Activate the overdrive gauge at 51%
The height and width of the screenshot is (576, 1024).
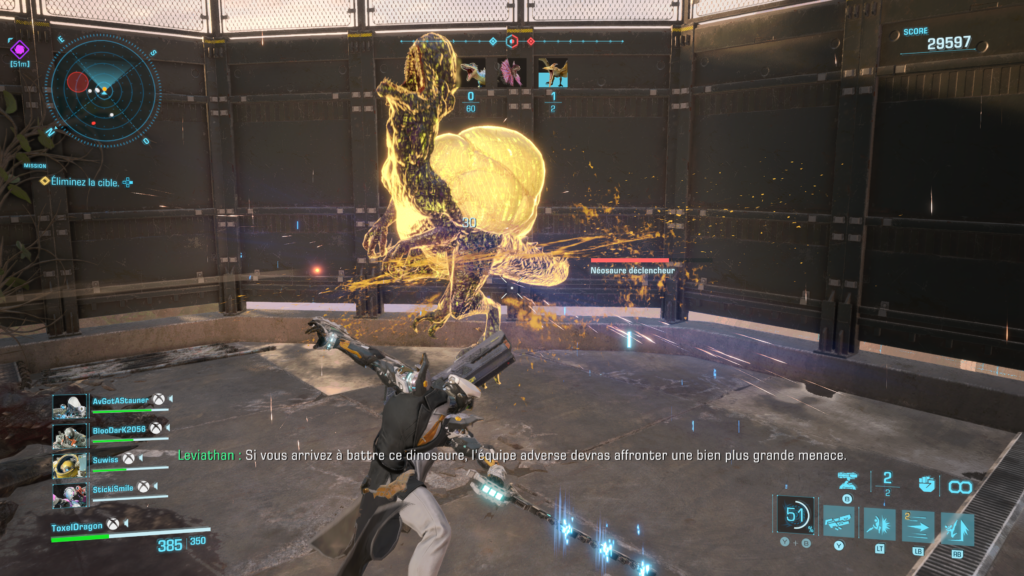tap(796, 515)
